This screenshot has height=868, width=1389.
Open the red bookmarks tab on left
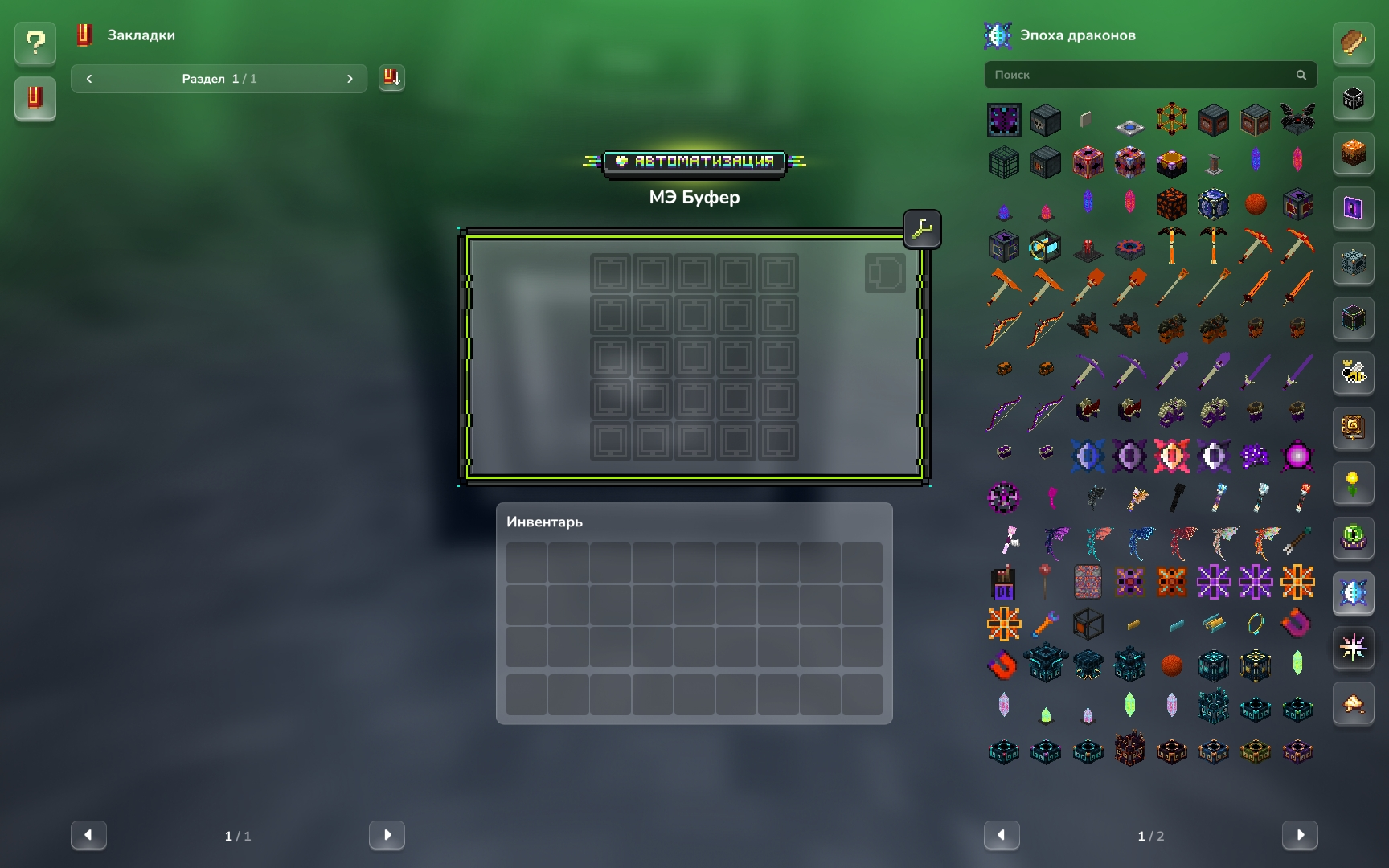[x=35, y=98]
